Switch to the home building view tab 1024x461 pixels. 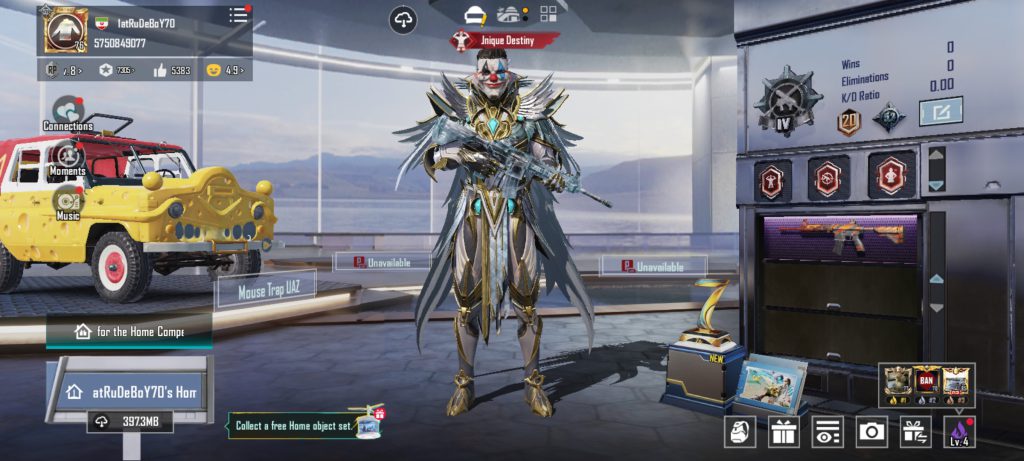pyautogui.click(x=512, y=14)
